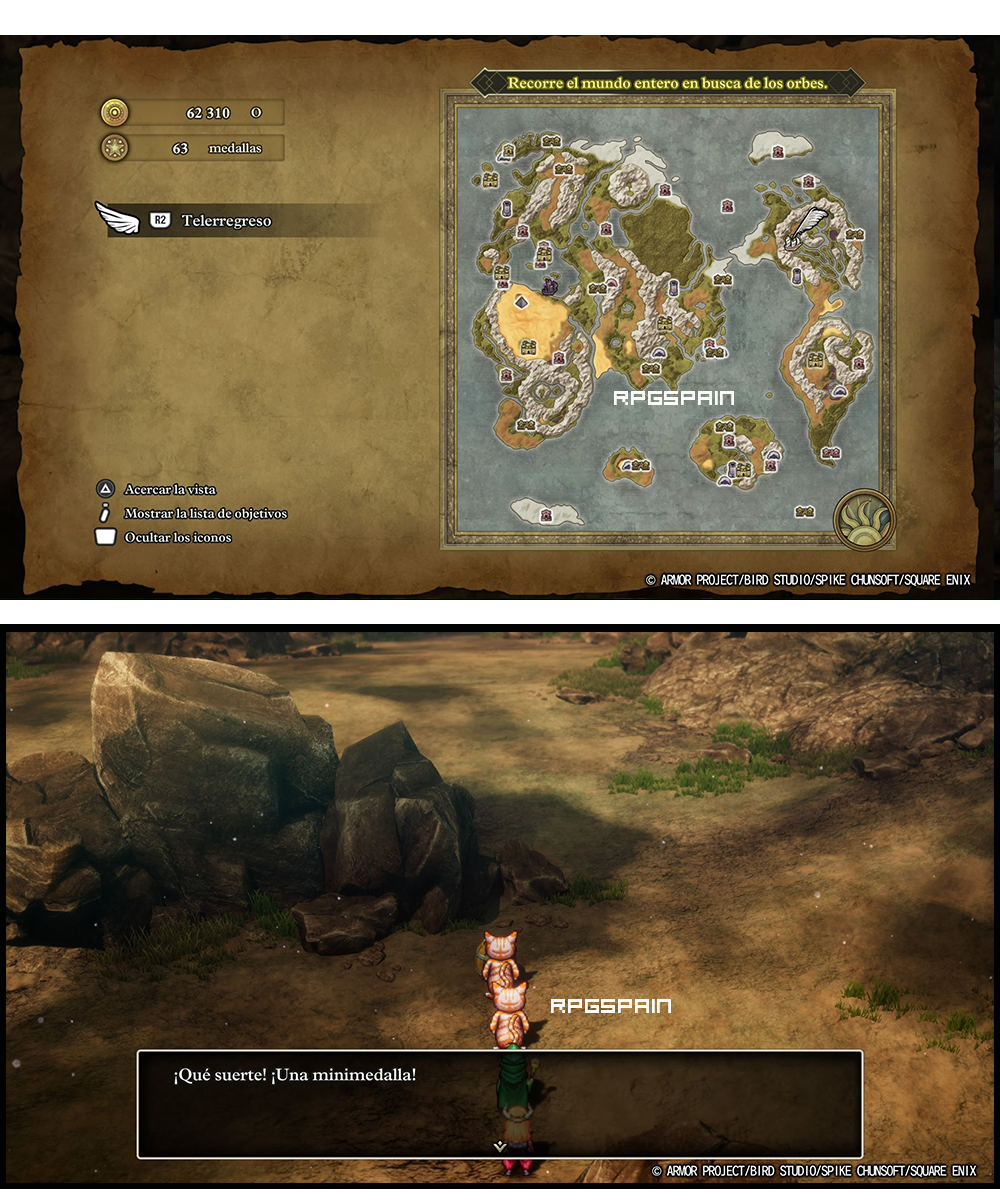Image resolution: width=1000 pixels, height=1200 pixels.
Task: Select the Telerregreso travel option
Action: coord(226,221)
